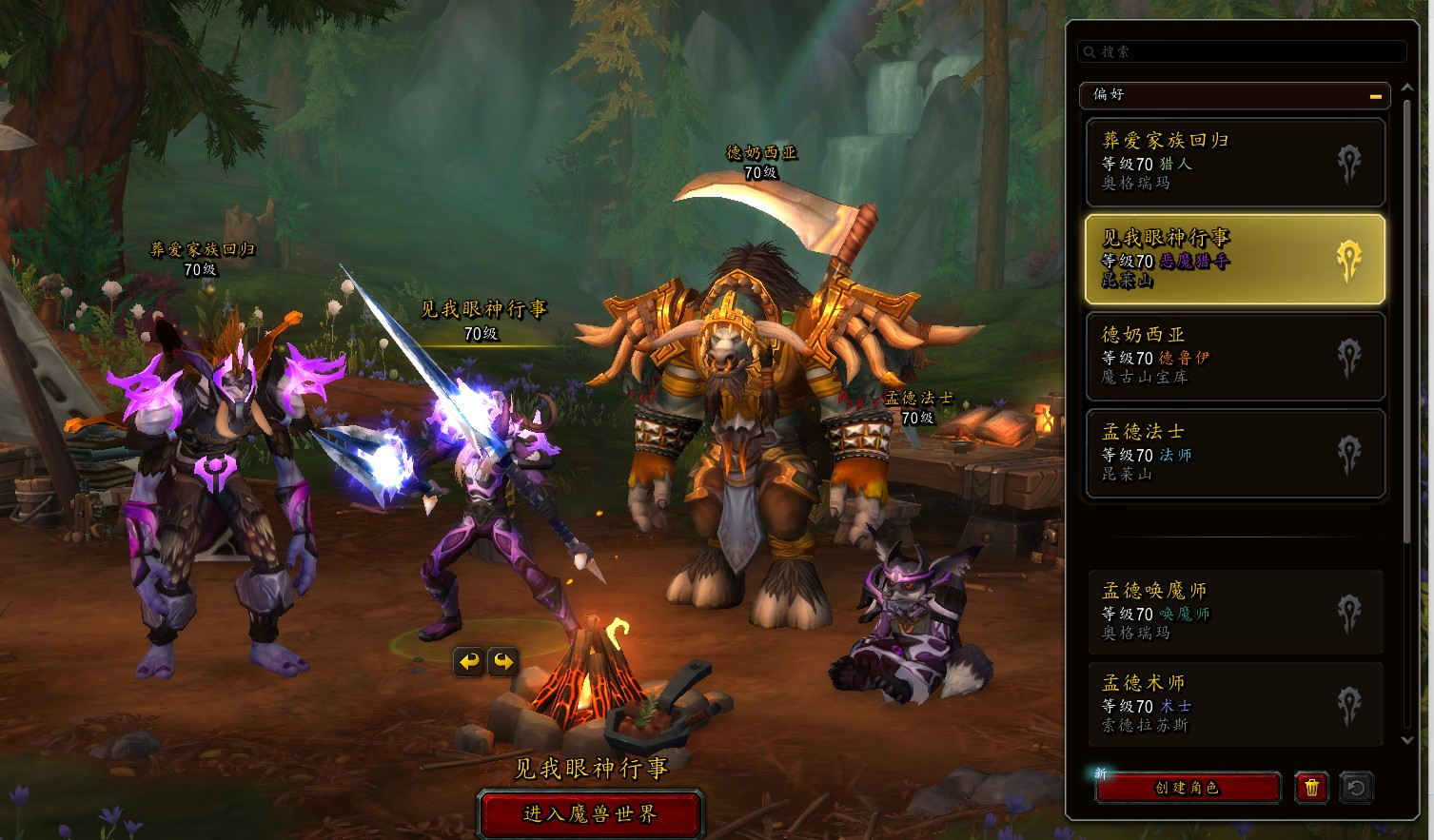1434x840 pixels.
Task: Pick the 孟德法士 mage character entry
Action: (1234, 453)
